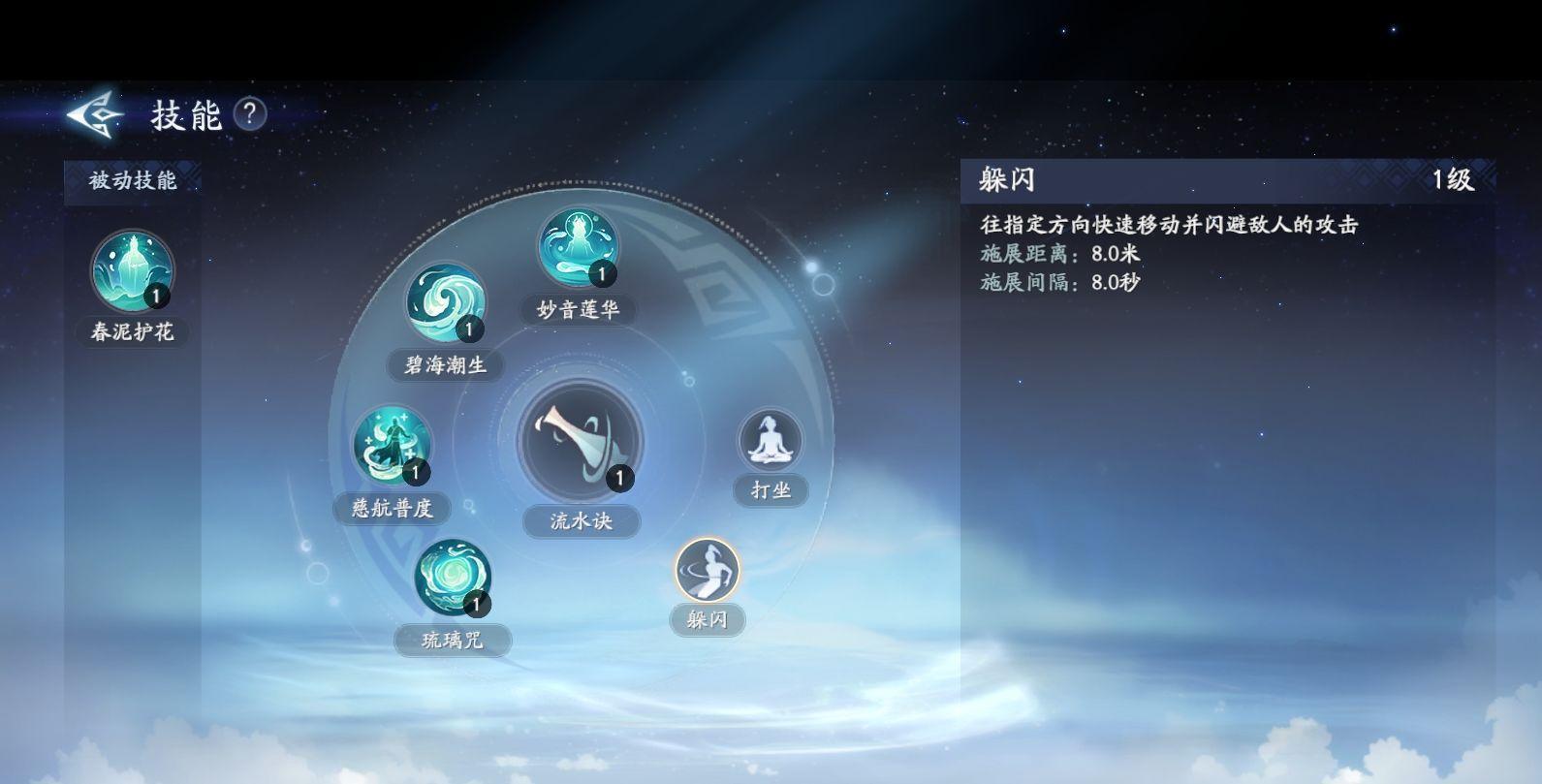
Task: Click the 琉璃咒 name plate
Action: tap(452, 640)
